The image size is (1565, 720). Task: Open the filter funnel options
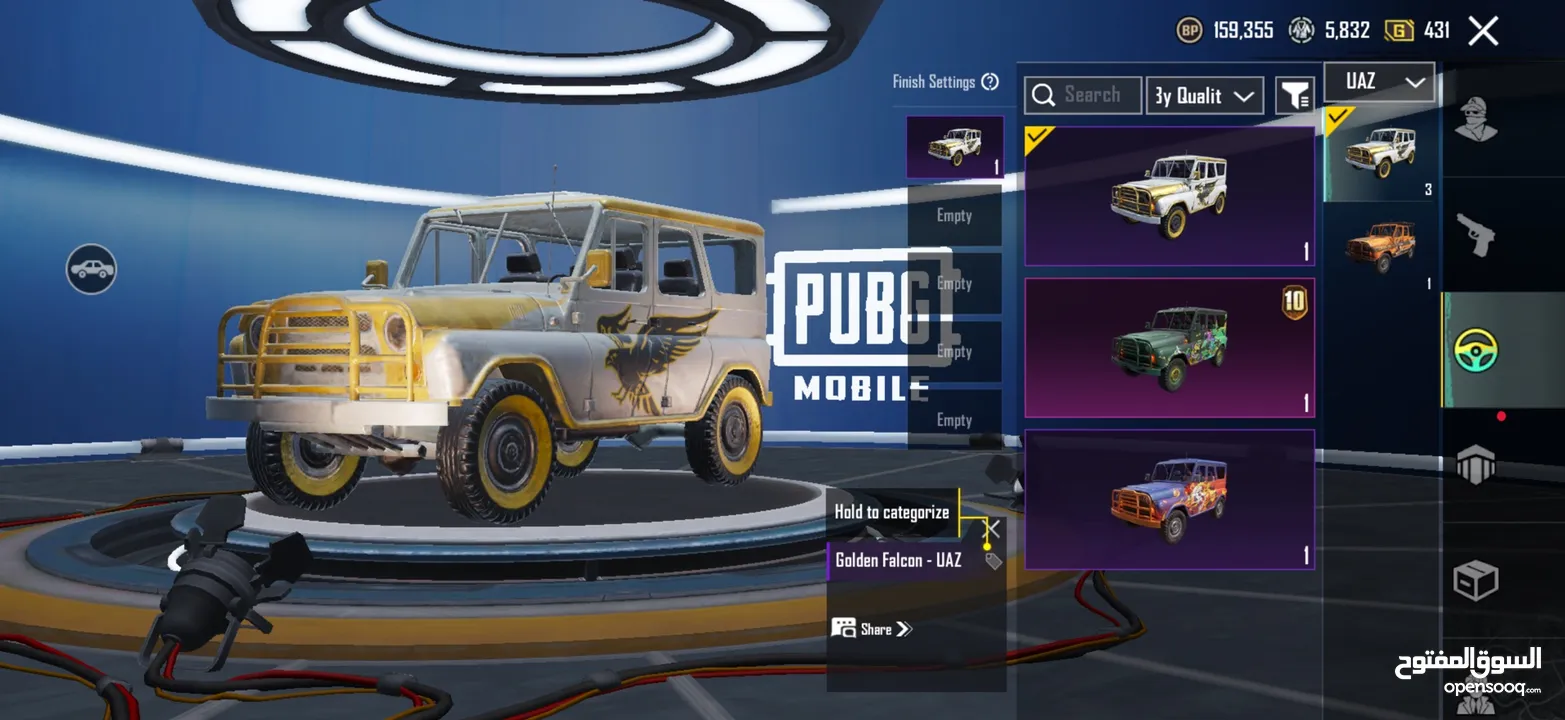tap(1295, 96)
